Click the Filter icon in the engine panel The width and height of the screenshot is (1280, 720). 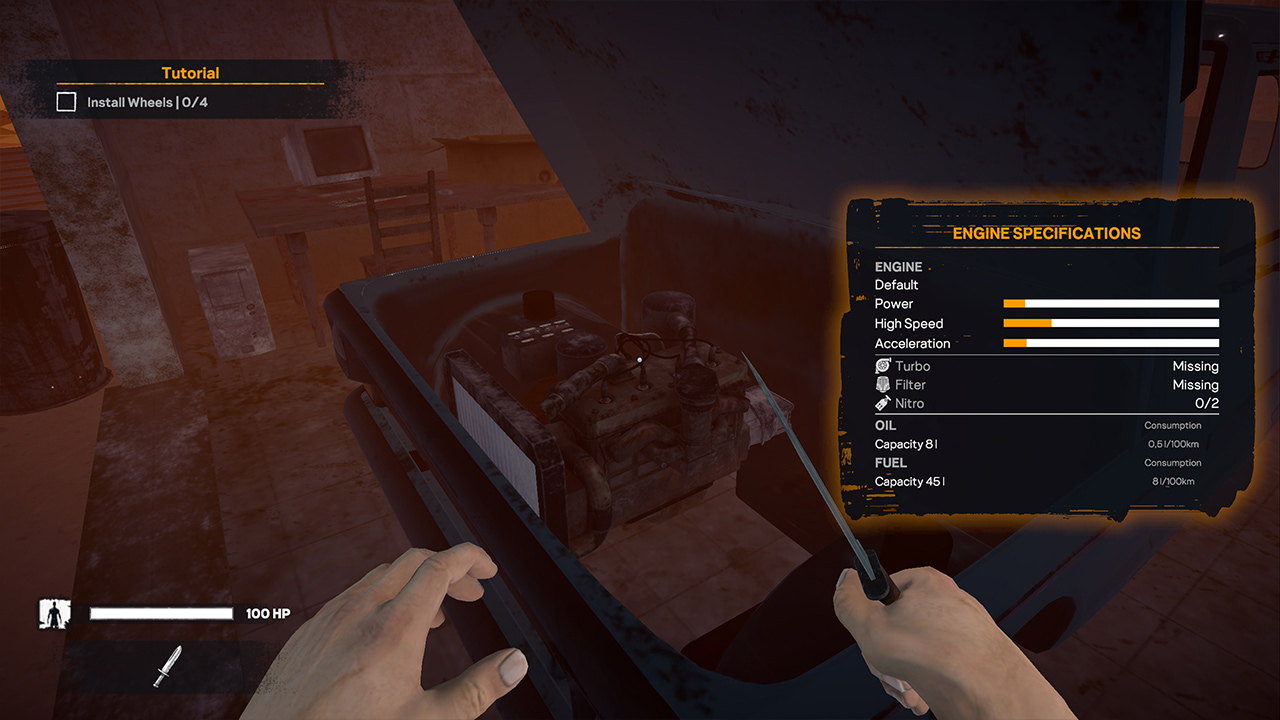[881, 385]
